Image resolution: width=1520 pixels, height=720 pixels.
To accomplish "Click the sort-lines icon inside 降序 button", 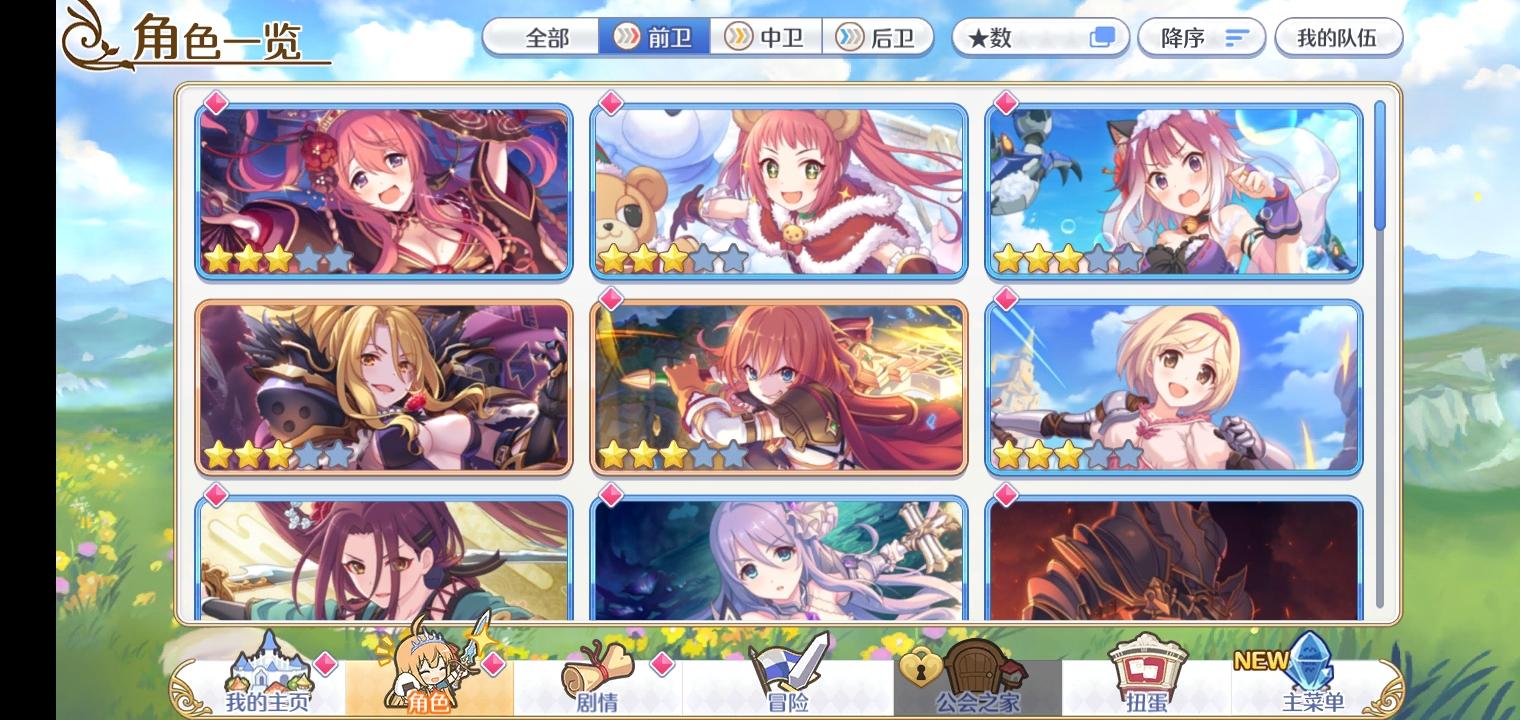I will click(1237, 38).
